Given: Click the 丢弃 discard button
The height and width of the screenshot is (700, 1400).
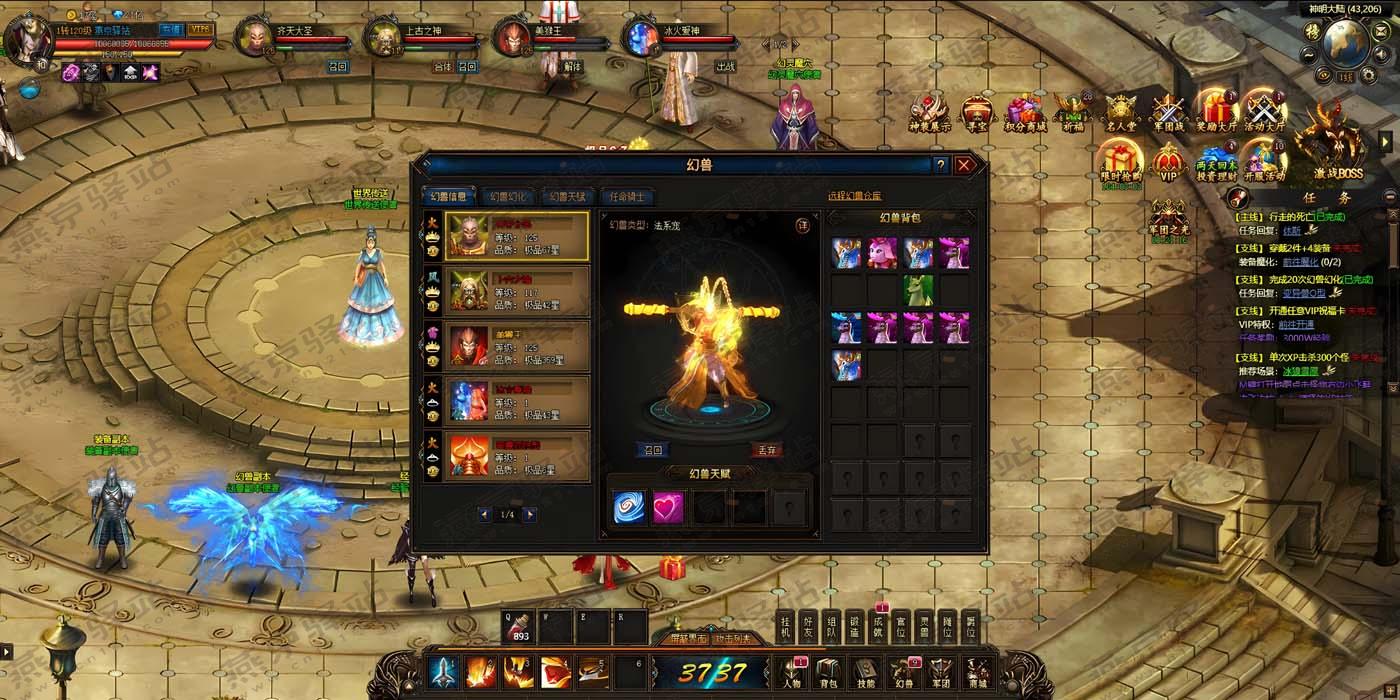Looking at the screenshot, I should tap(766, 450).
